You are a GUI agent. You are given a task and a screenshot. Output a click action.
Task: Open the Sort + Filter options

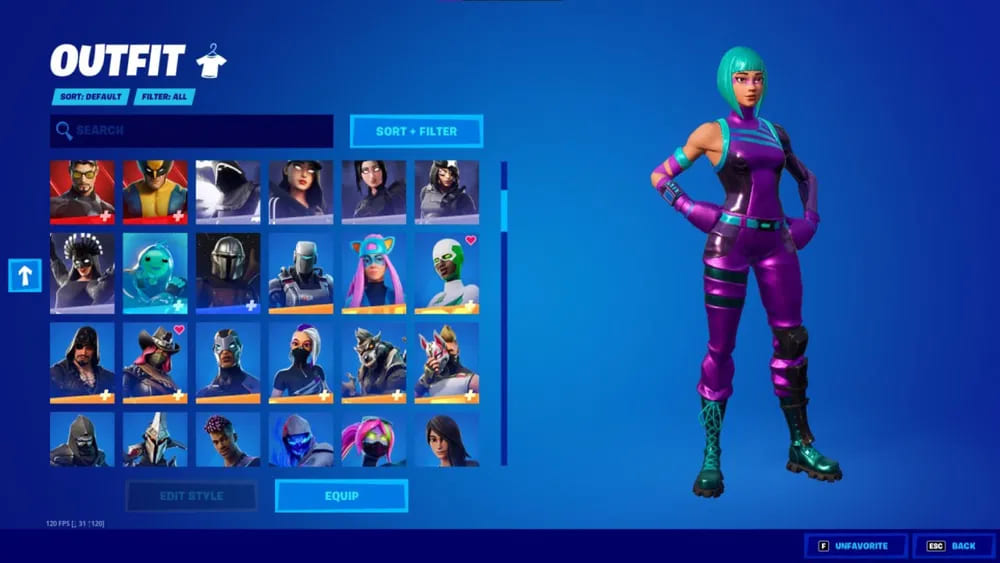416,131
